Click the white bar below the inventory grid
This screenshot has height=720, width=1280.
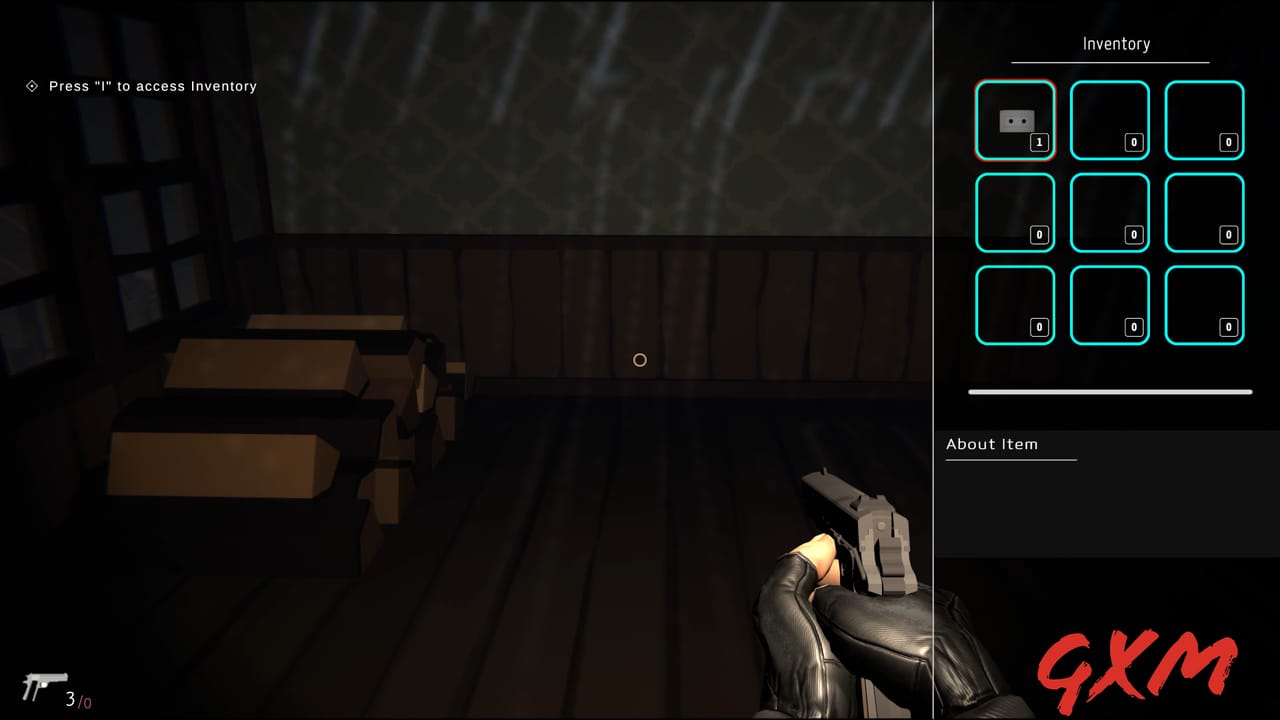pyautogui.click(x=1109, y=392)
